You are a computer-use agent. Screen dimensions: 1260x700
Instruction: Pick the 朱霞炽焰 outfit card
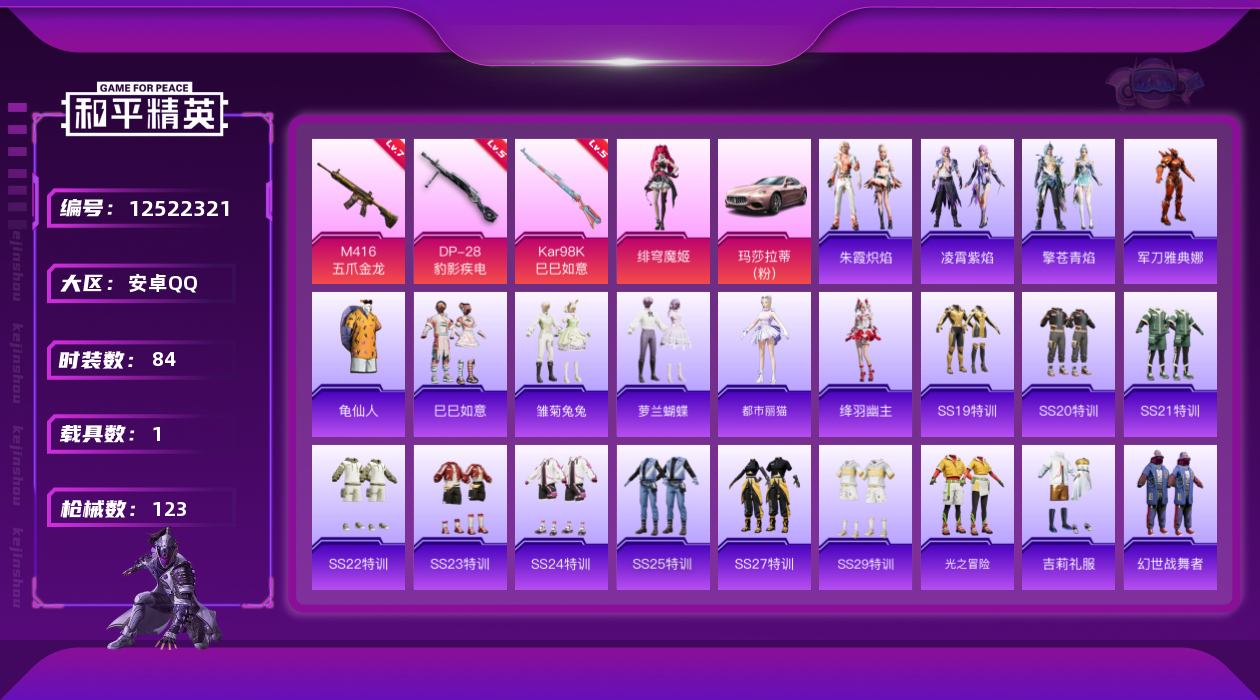(x=865, y=211)
